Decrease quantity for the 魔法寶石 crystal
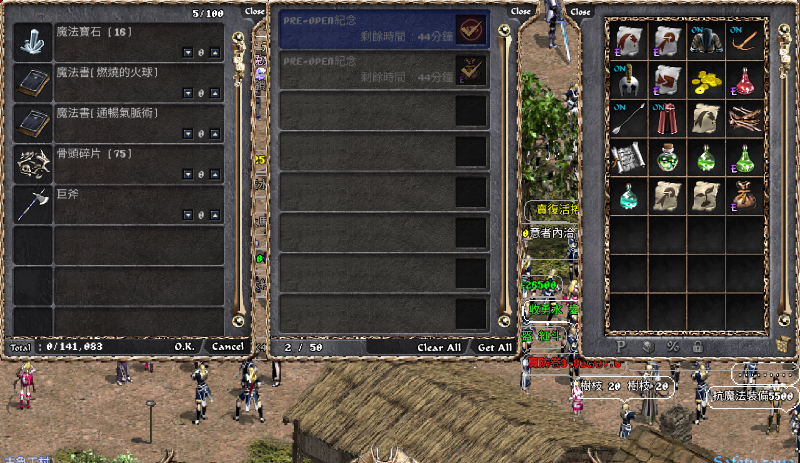Viewport: 800px width, 463px height. 187,53
